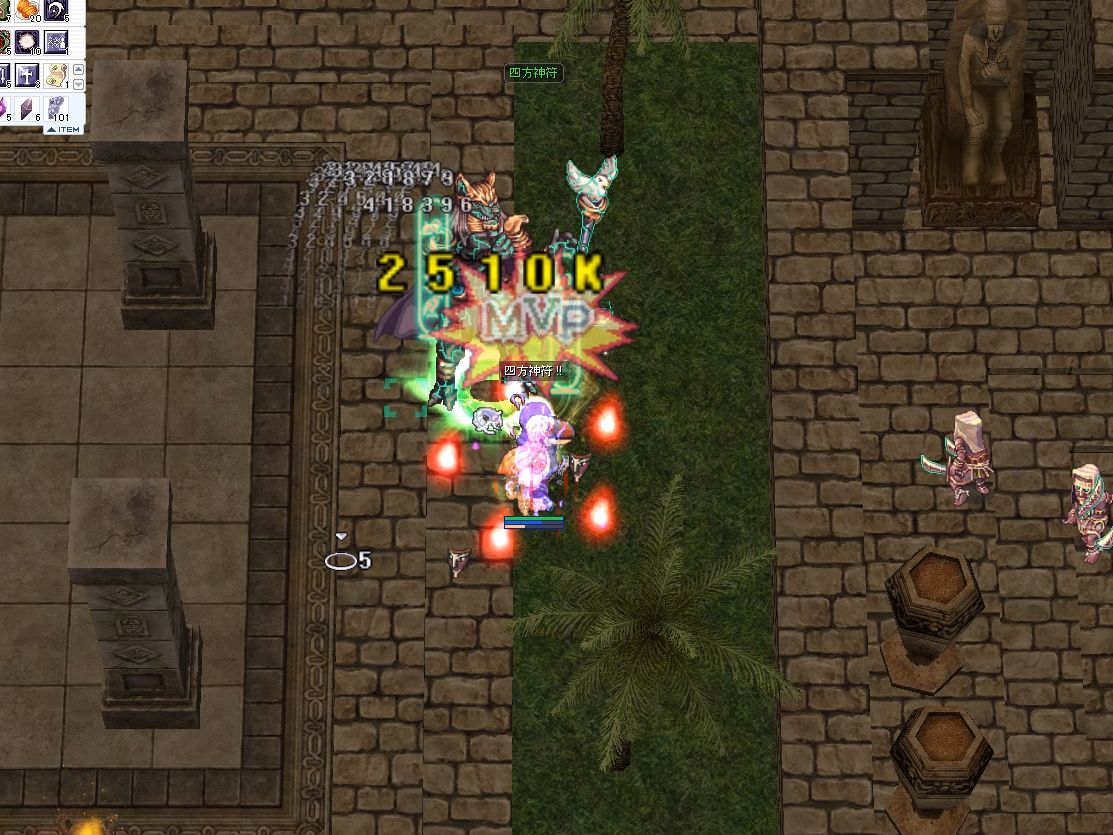Image resolution: width=1113 pixels, height=835 pixels.
Task: Use the parchment scroll item slot
Action: pyautogui.click(x=56, y=75)
